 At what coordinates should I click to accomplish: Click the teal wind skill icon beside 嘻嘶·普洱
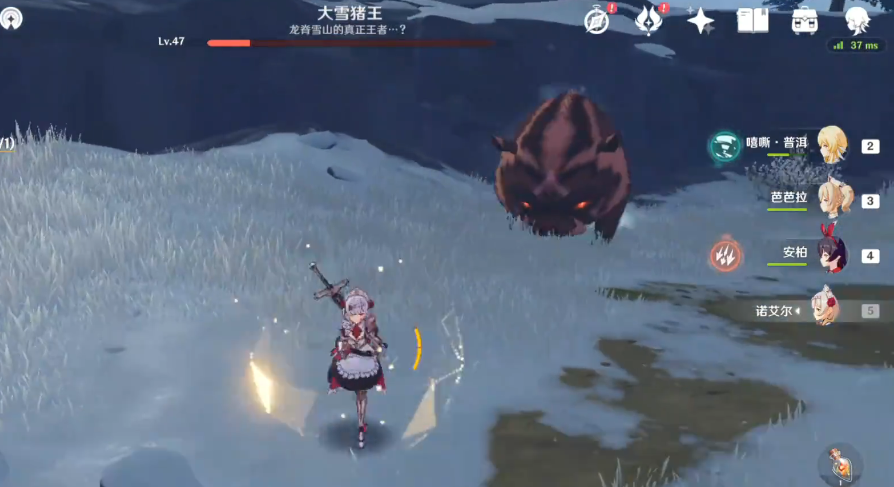tap(724, 146)
